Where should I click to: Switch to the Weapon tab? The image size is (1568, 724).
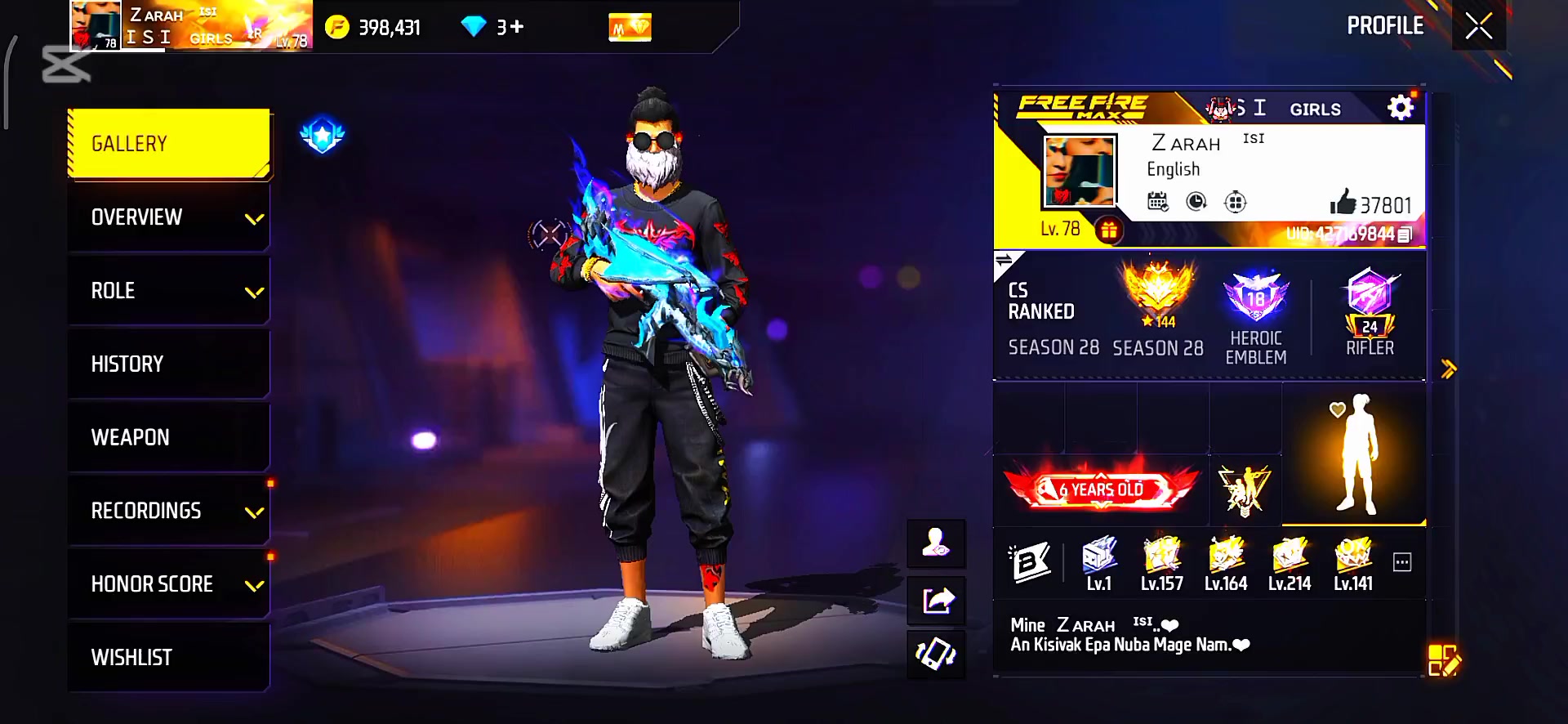(x=169, y=438)
